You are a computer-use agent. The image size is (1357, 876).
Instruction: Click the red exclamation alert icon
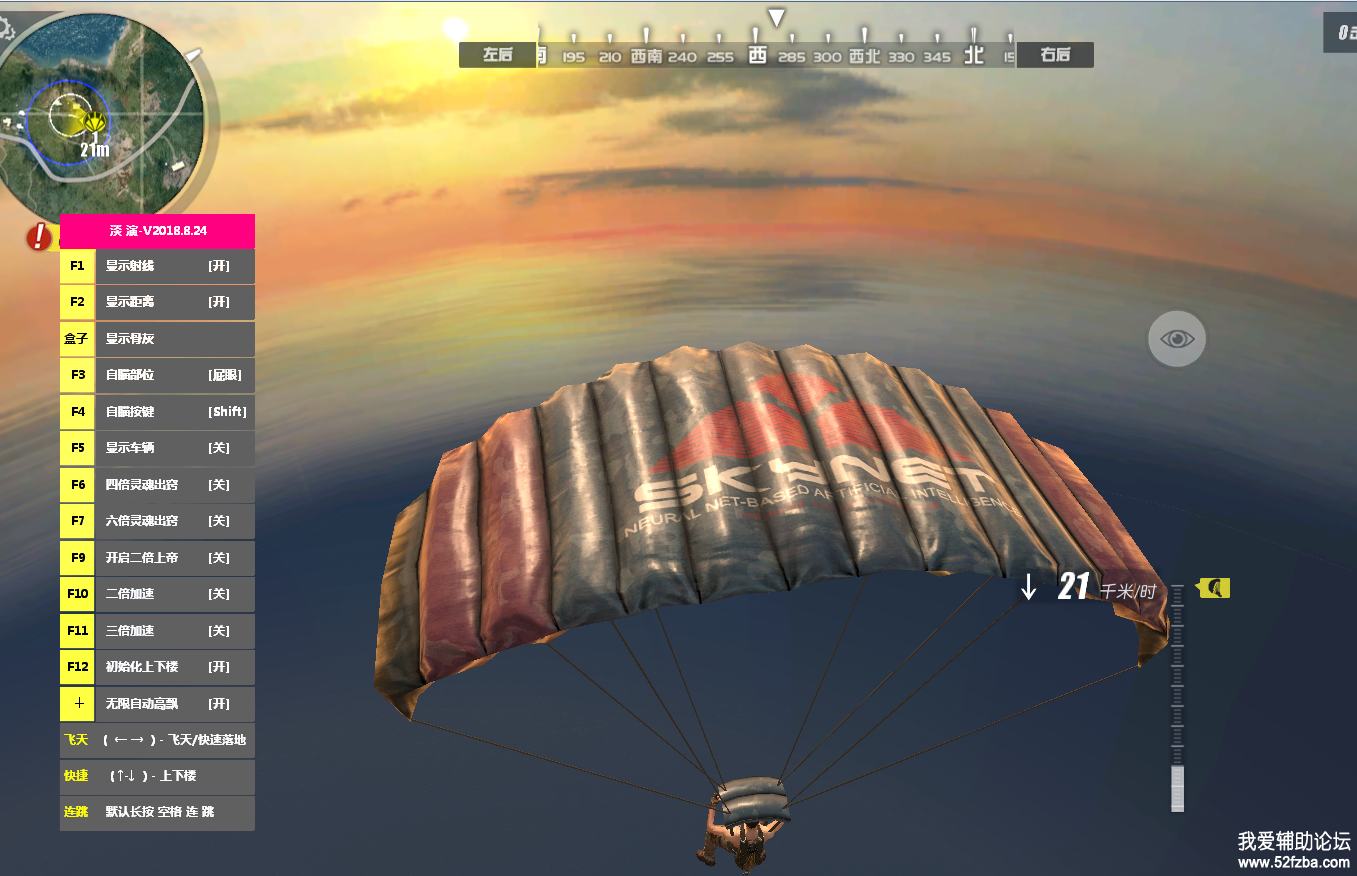click(40, 237)
